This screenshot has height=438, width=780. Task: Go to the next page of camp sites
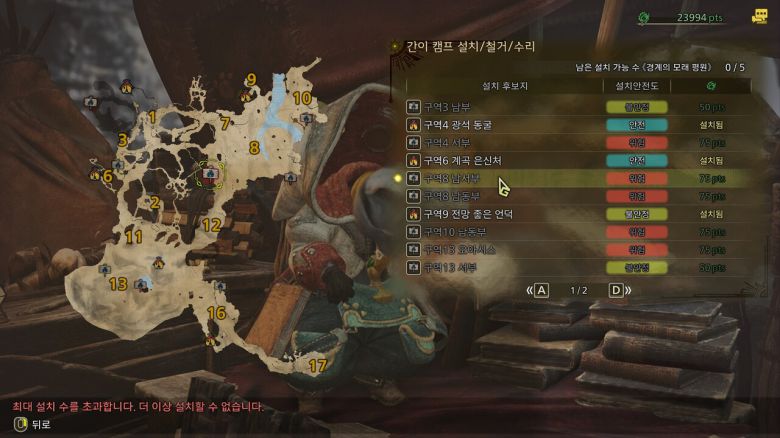click(616, 291)
